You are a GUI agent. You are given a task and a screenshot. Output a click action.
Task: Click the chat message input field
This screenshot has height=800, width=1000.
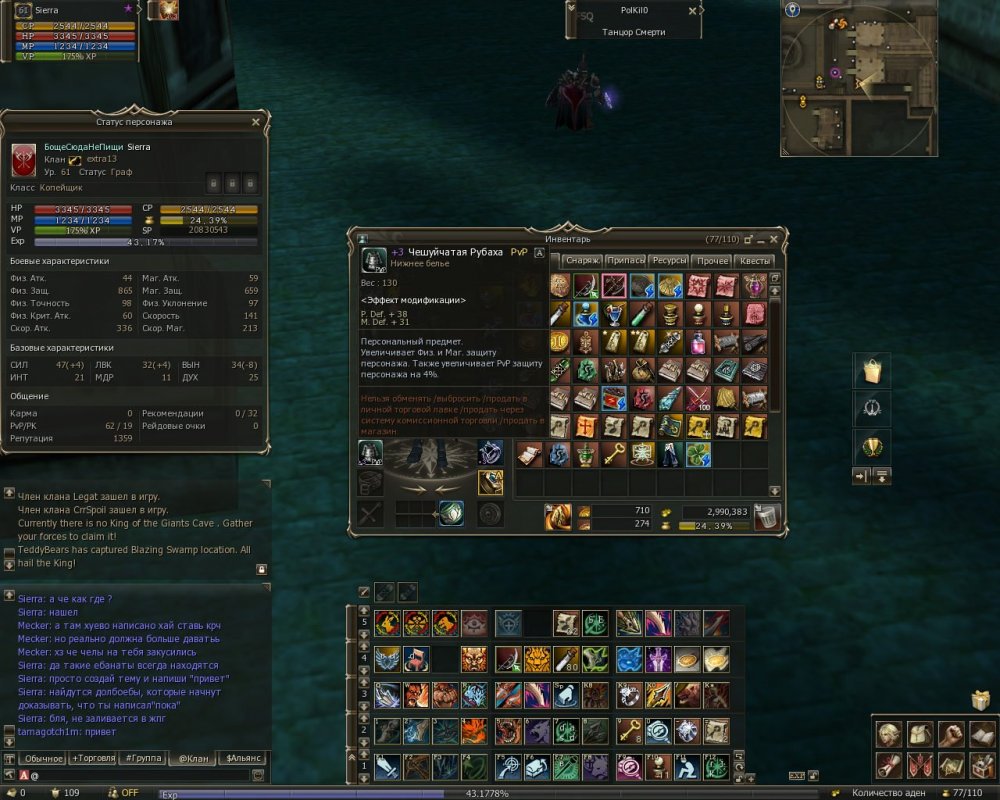(x=140, y=775)
